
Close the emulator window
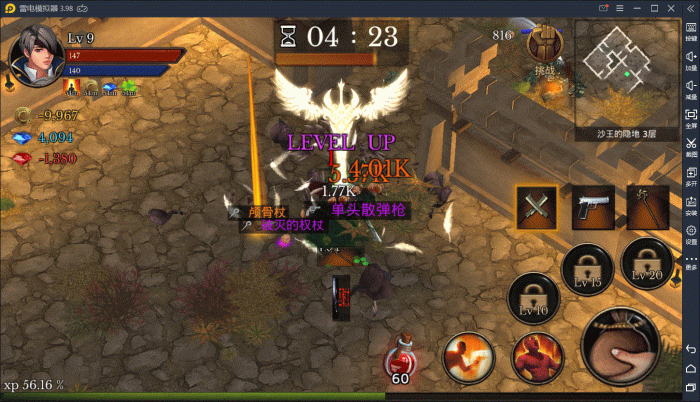point(687,8)
